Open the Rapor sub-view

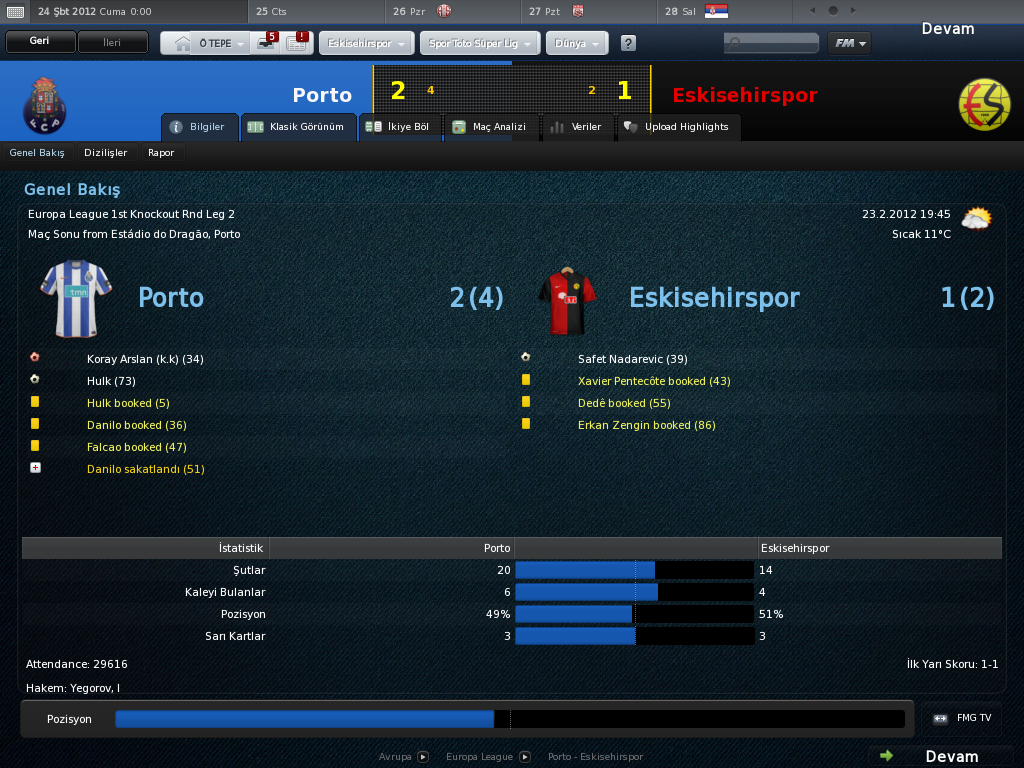click(x=161, y=153)
